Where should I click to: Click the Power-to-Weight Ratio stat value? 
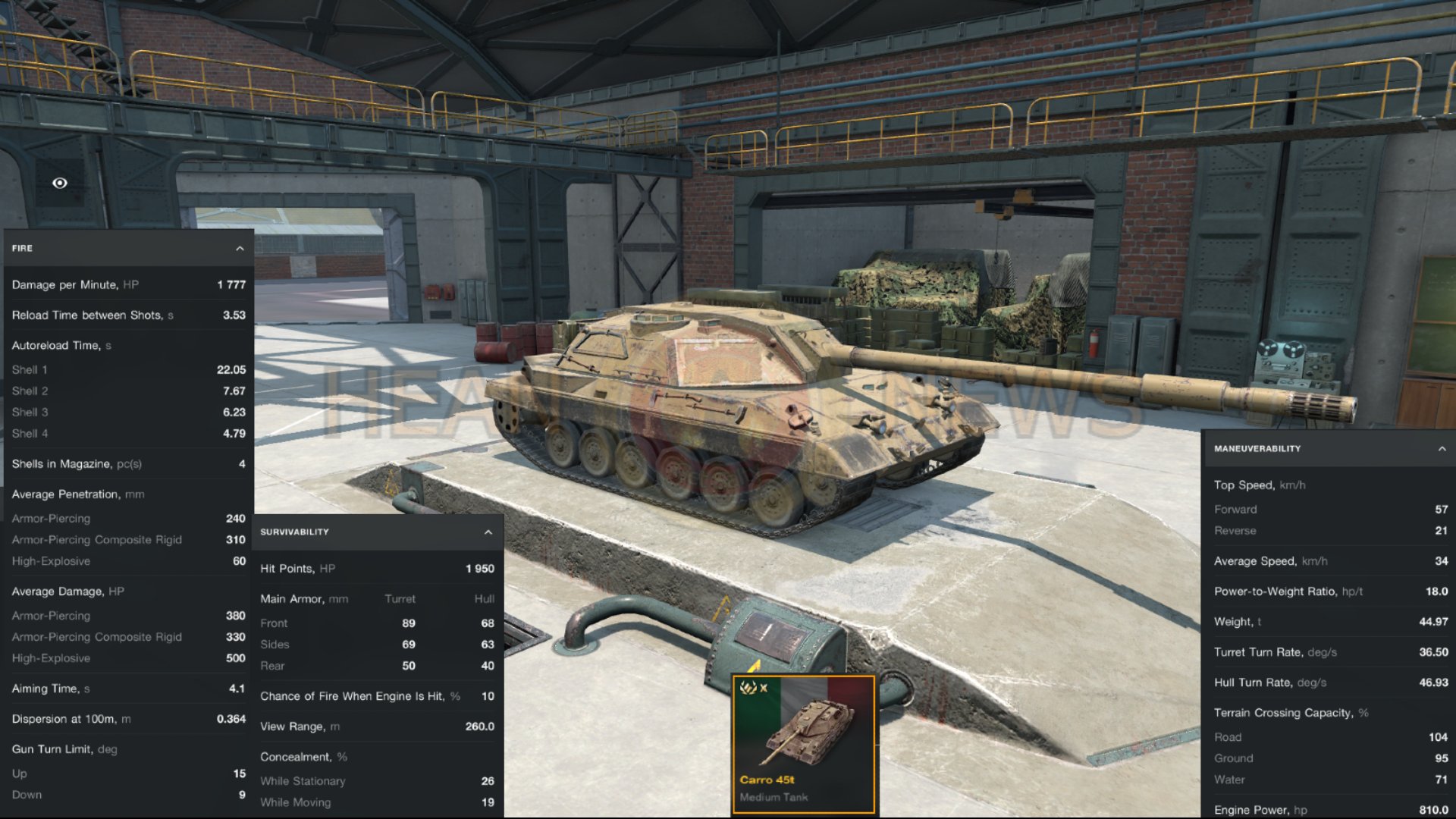tap(1436, 591)
